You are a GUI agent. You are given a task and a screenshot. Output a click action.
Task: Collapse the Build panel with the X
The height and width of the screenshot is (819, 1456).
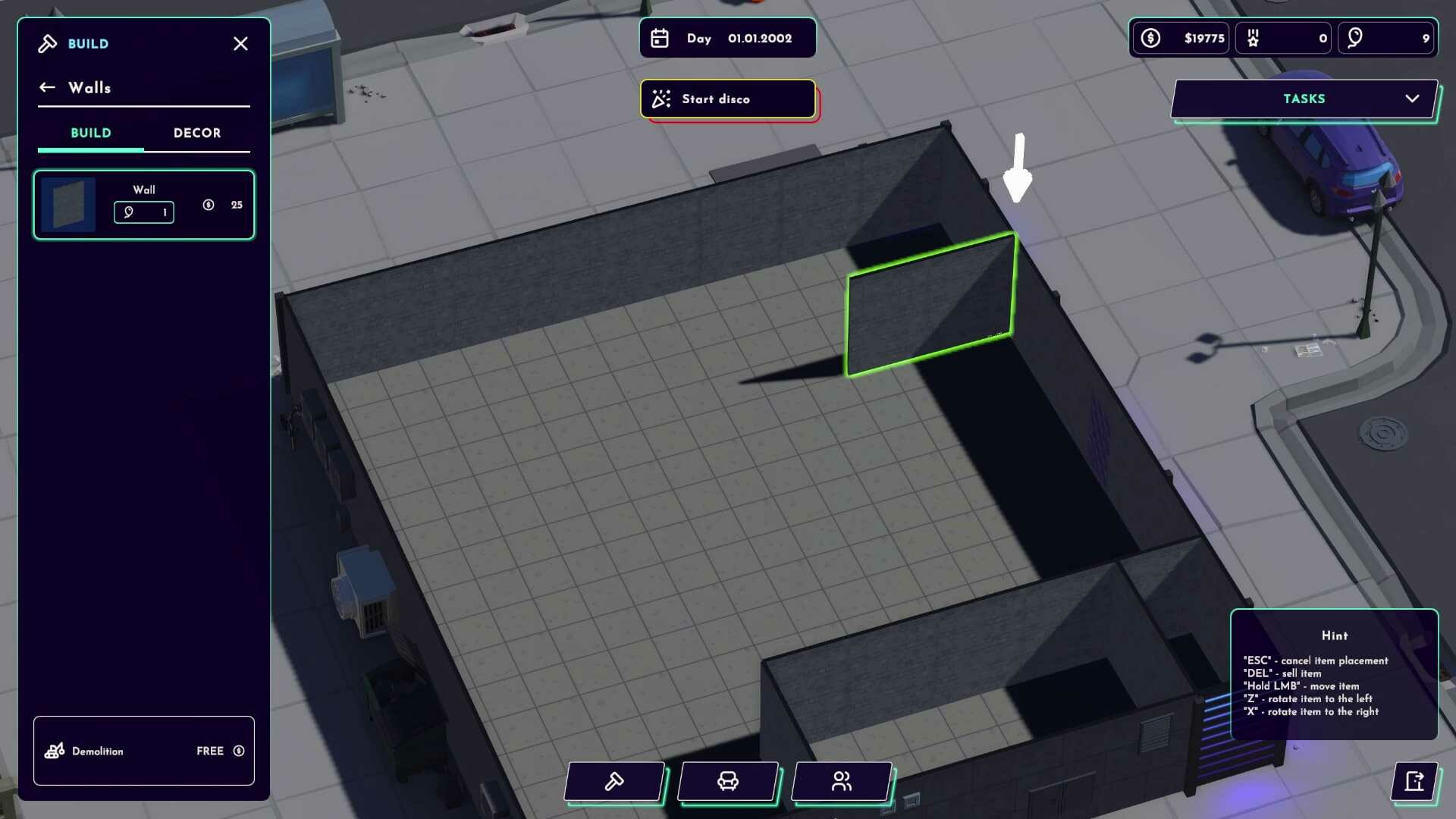pyautogui.click(x=240, y=43)
